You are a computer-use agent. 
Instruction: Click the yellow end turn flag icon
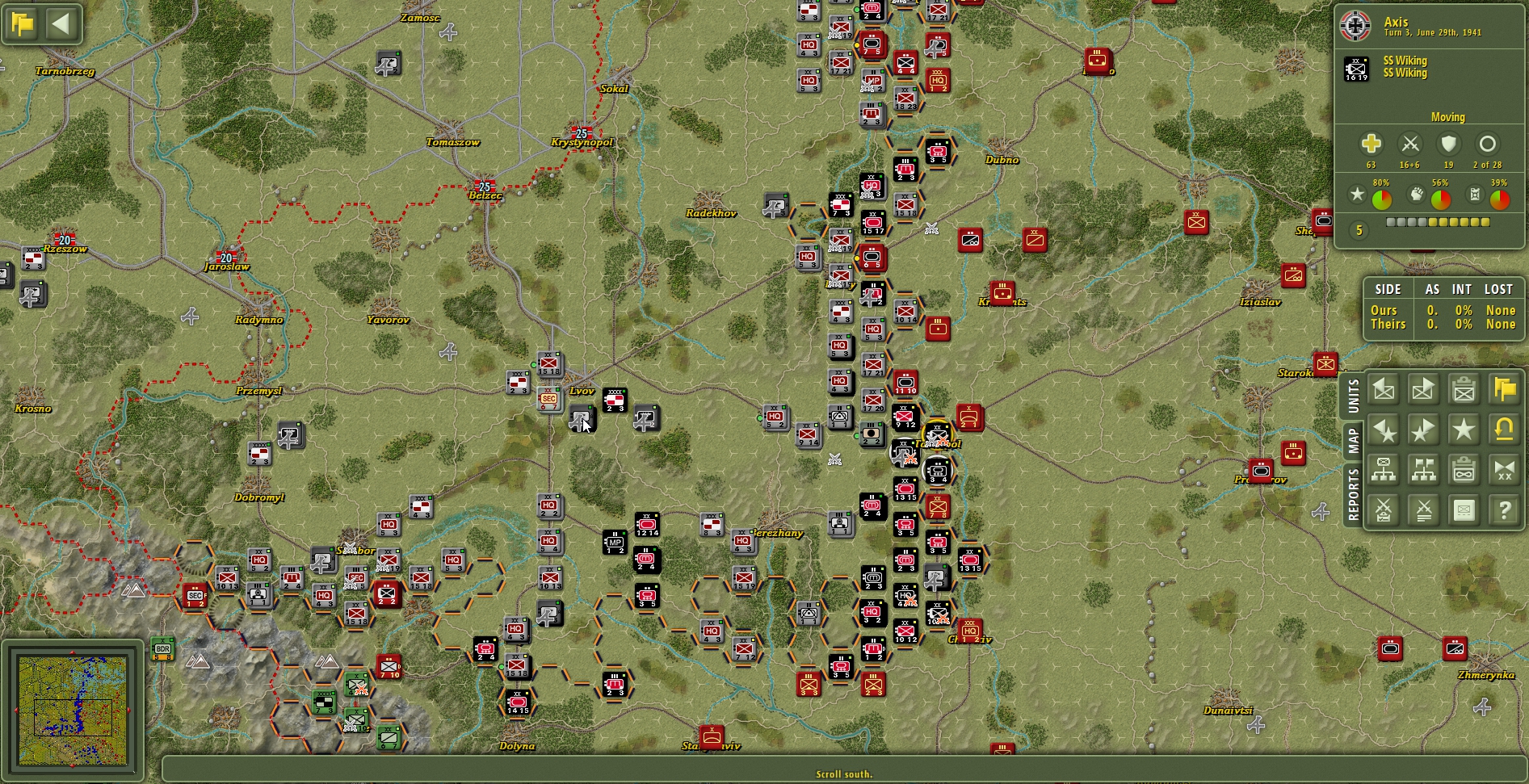1504,388
